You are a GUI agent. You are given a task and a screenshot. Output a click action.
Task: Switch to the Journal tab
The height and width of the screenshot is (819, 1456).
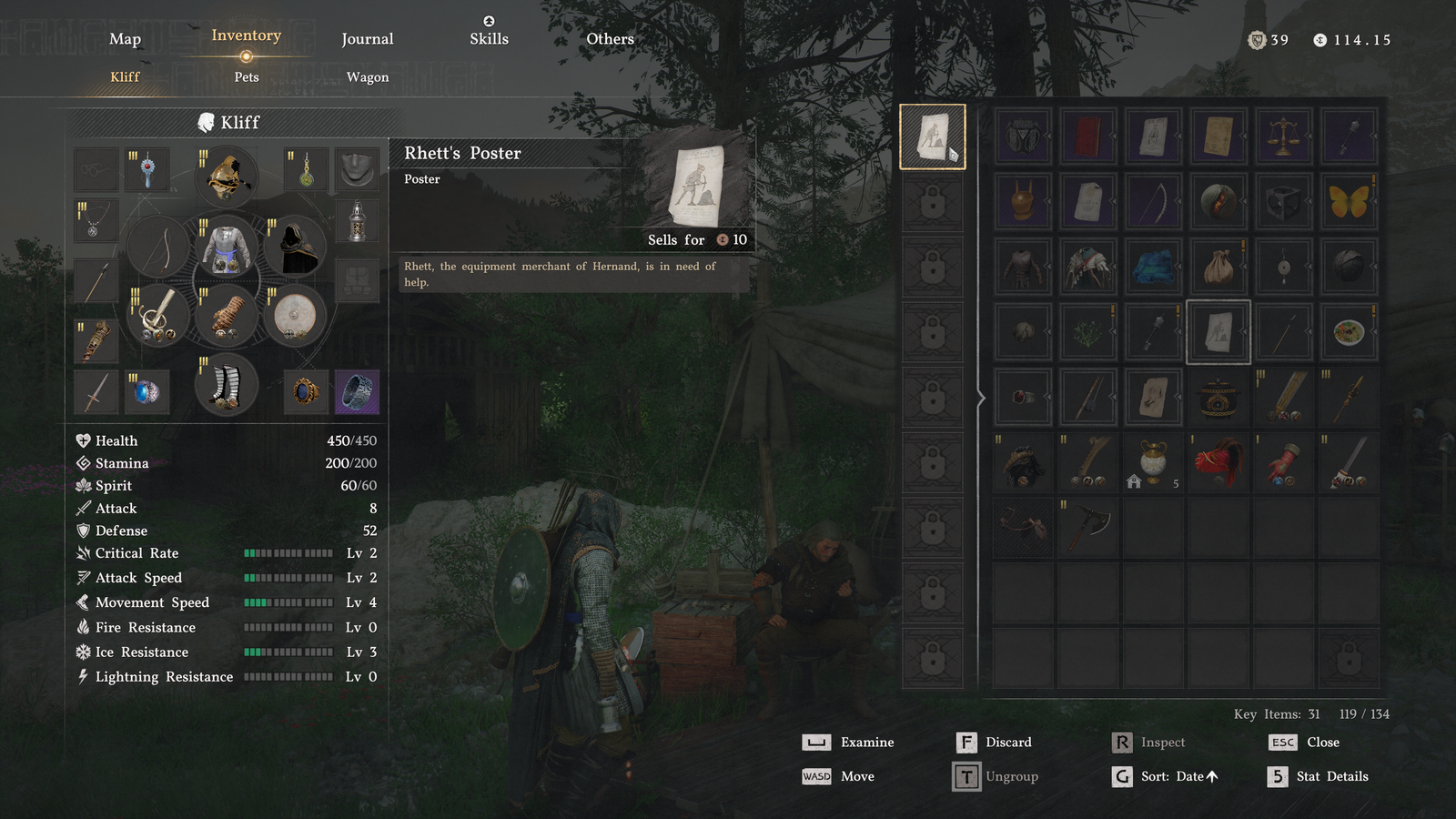click(x=367, y=39)
